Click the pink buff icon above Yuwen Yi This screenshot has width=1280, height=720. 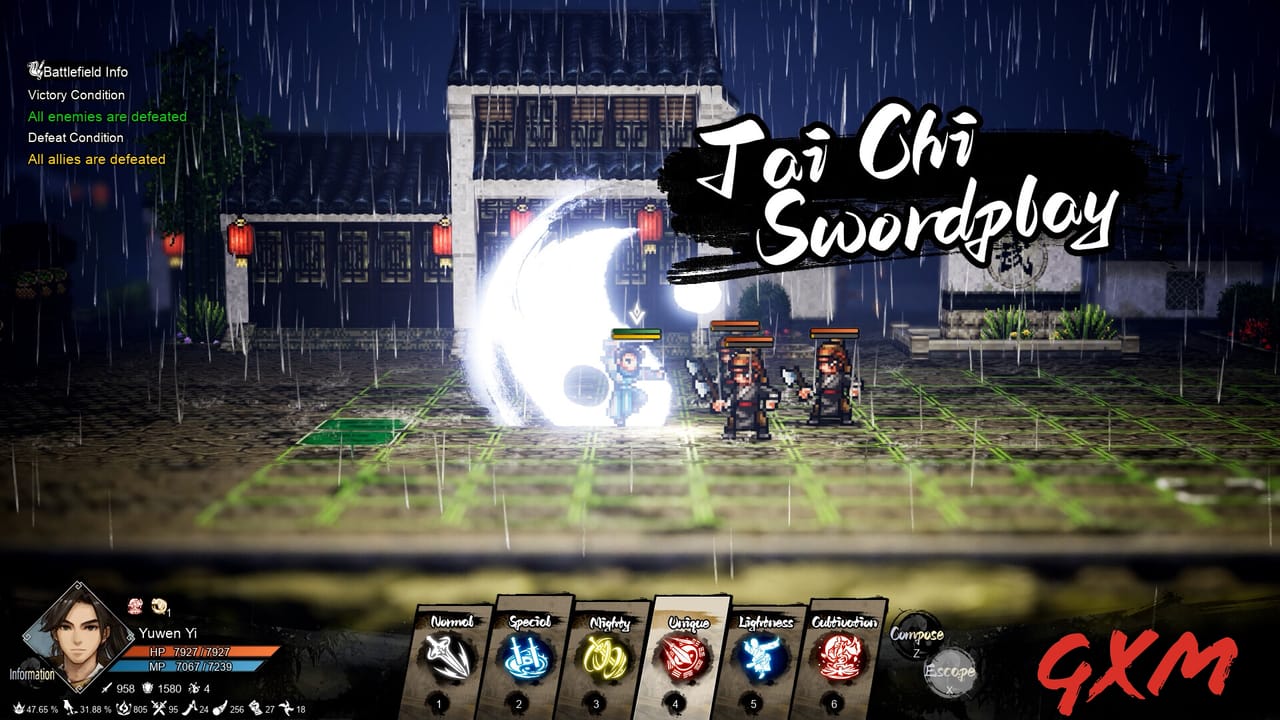(x=135, y=606)
